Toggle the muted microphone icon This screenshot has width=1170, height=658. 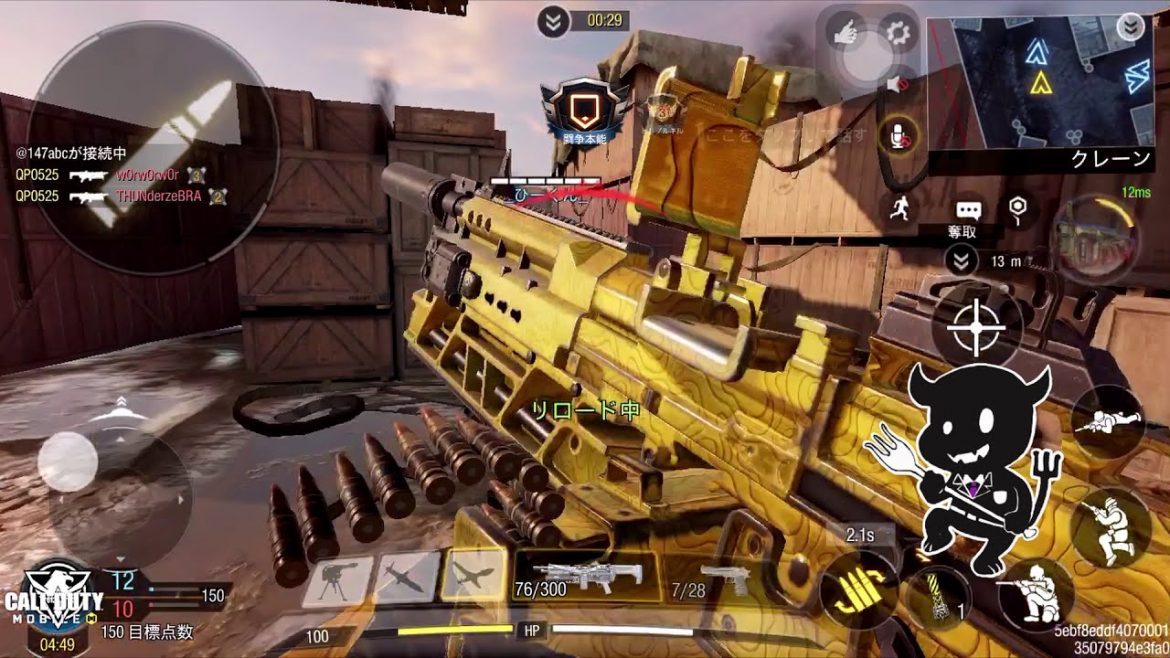point(898,136)
